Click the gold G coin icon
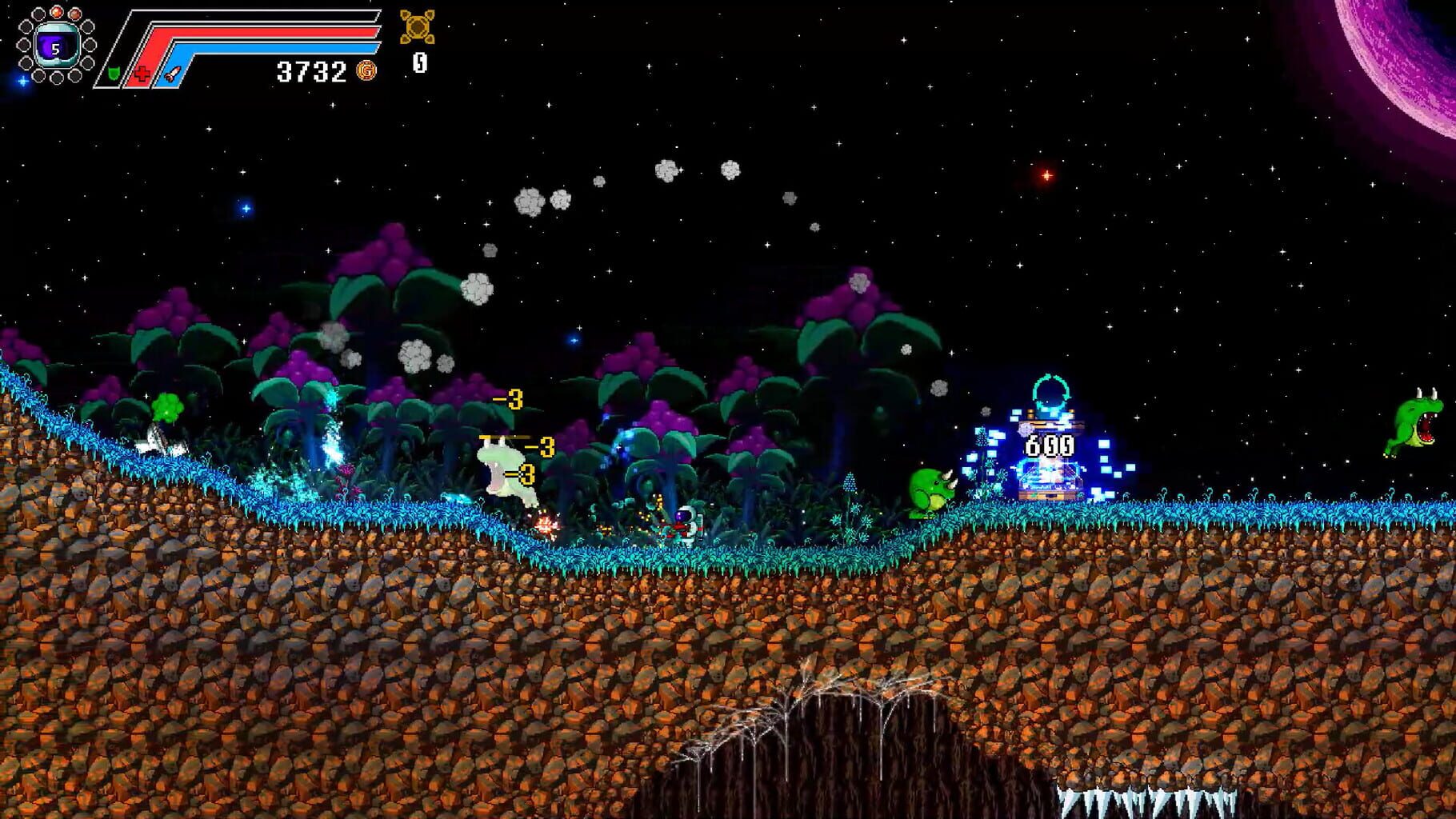The height and width of the screenshot is (819, 1456). coord(366,71)
